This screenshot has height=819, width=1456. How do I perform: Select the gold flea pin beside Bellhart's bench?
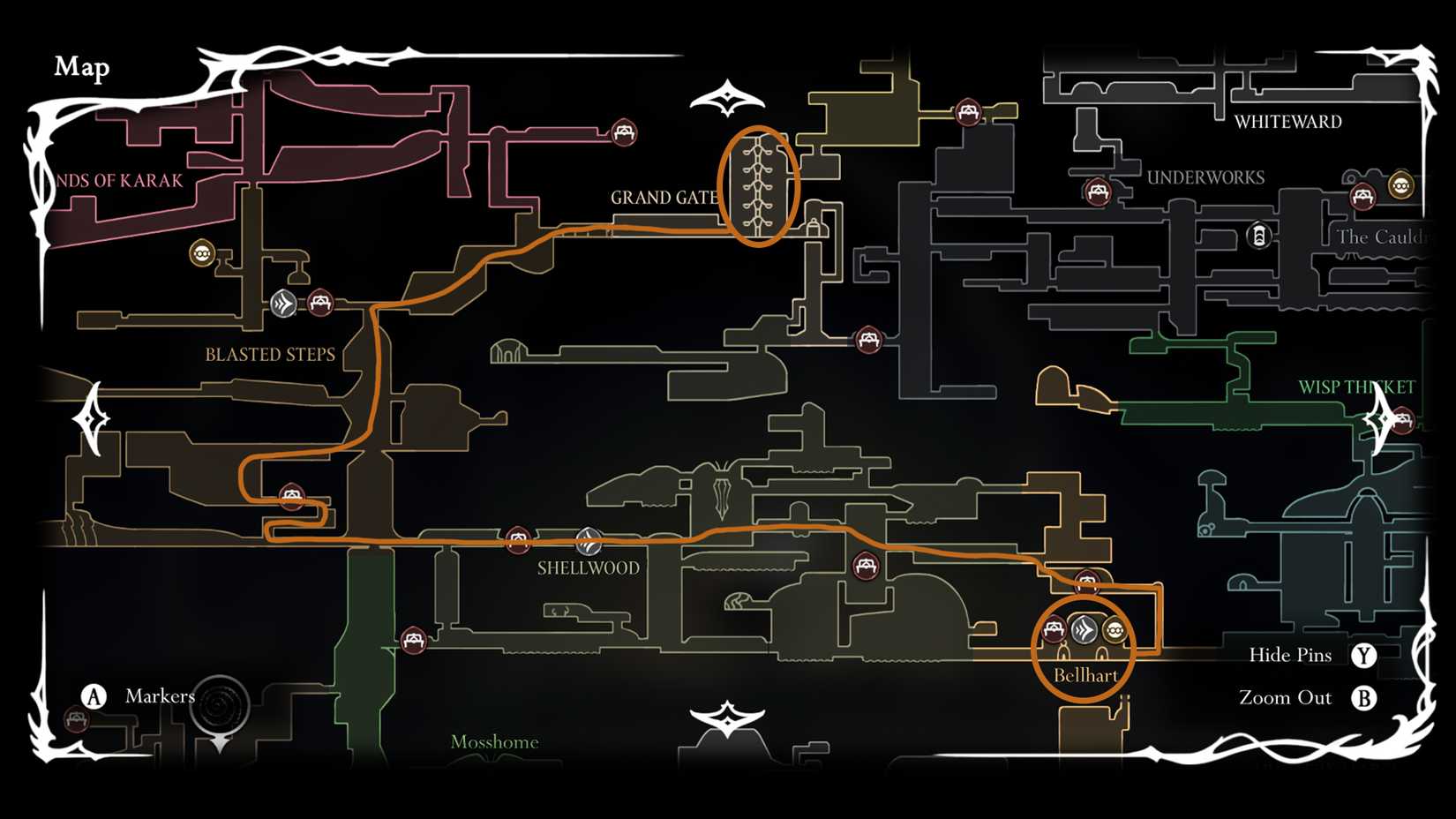coord(1115,629)
